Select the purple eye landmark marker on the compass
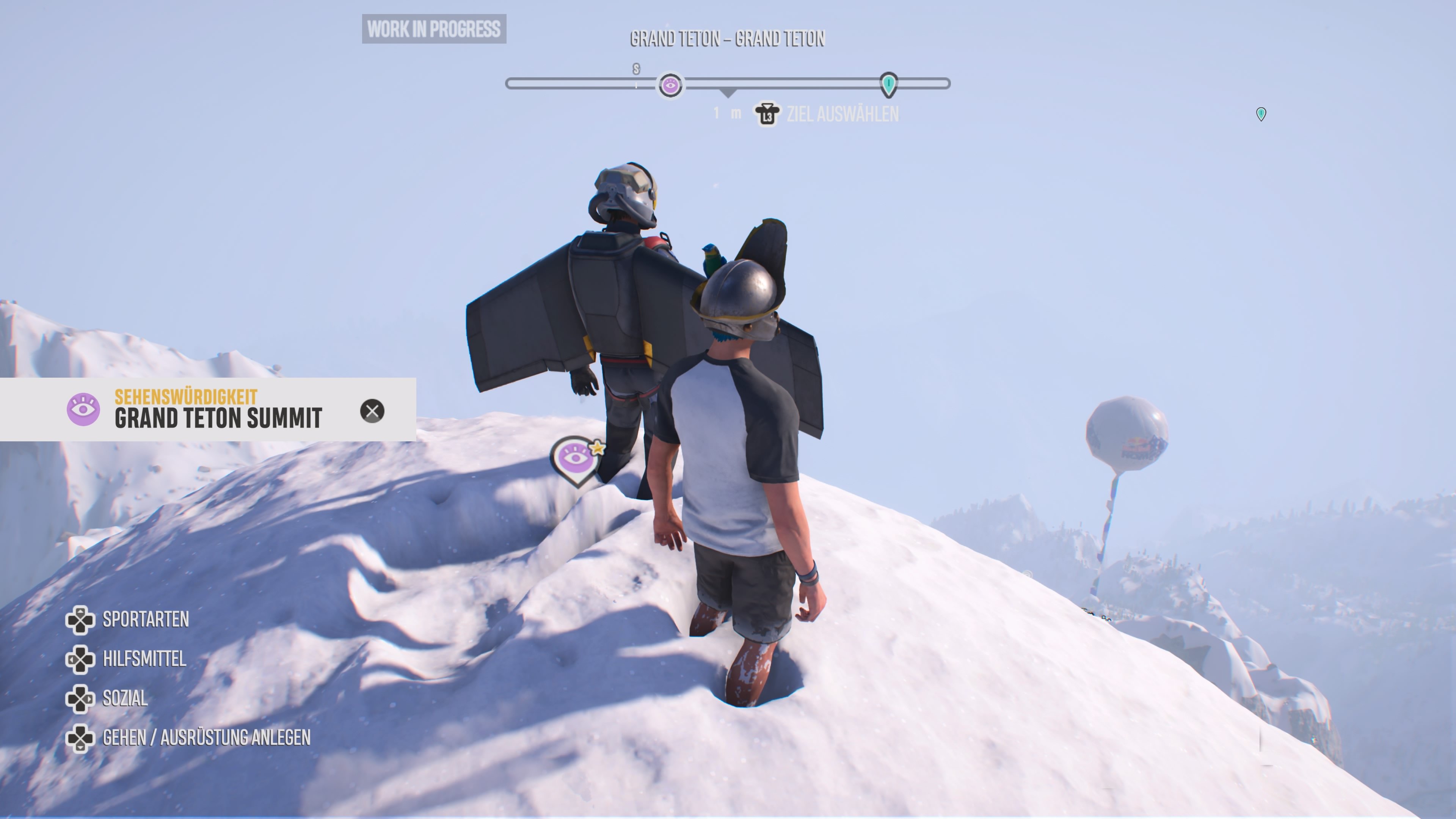 coord(670,86)
